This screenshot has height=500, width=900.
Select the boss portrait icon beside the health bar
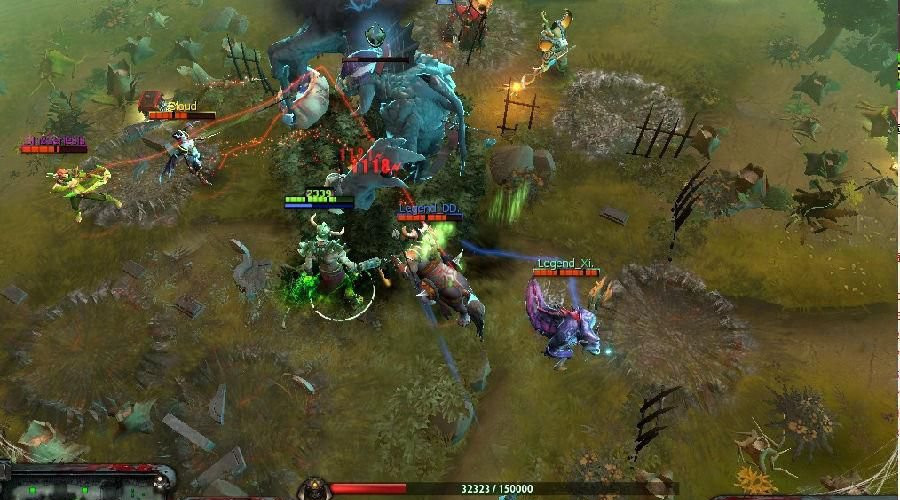coord(314,489)
